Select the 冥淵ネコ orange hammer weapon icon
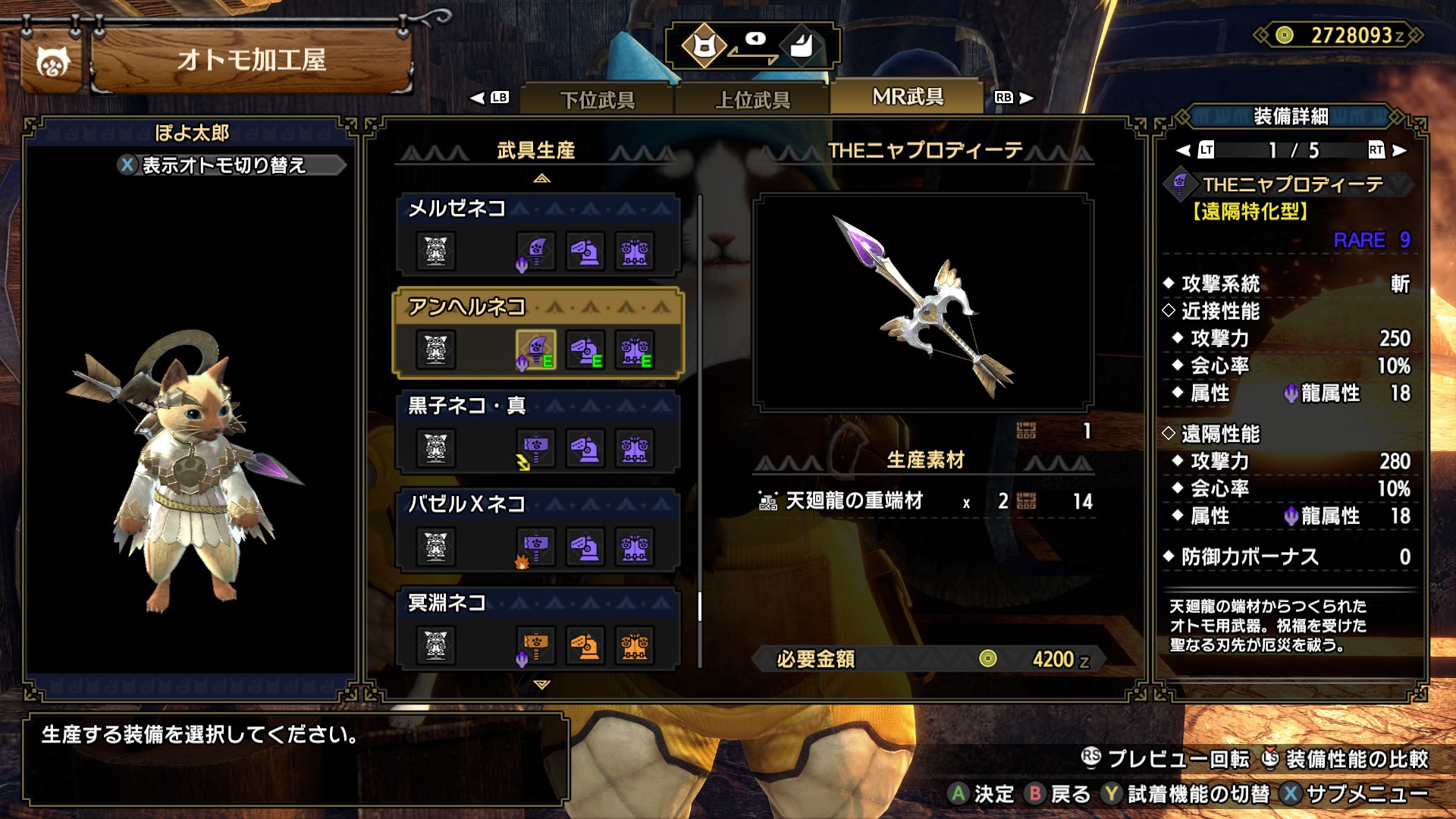Screen dimensions: 1456x819 (535, 645)
